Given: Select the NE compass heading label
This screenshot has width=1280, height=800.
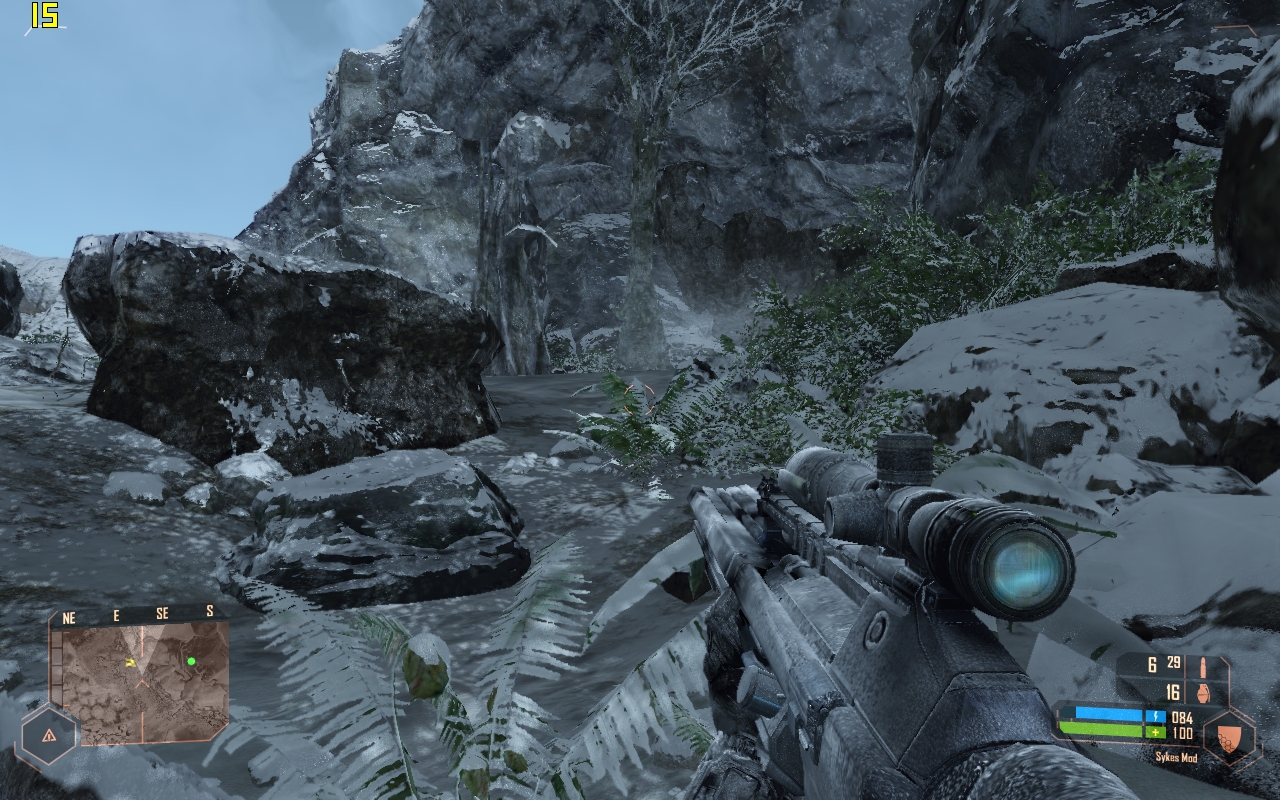Looking at the screenshot, I should point(69,617).
